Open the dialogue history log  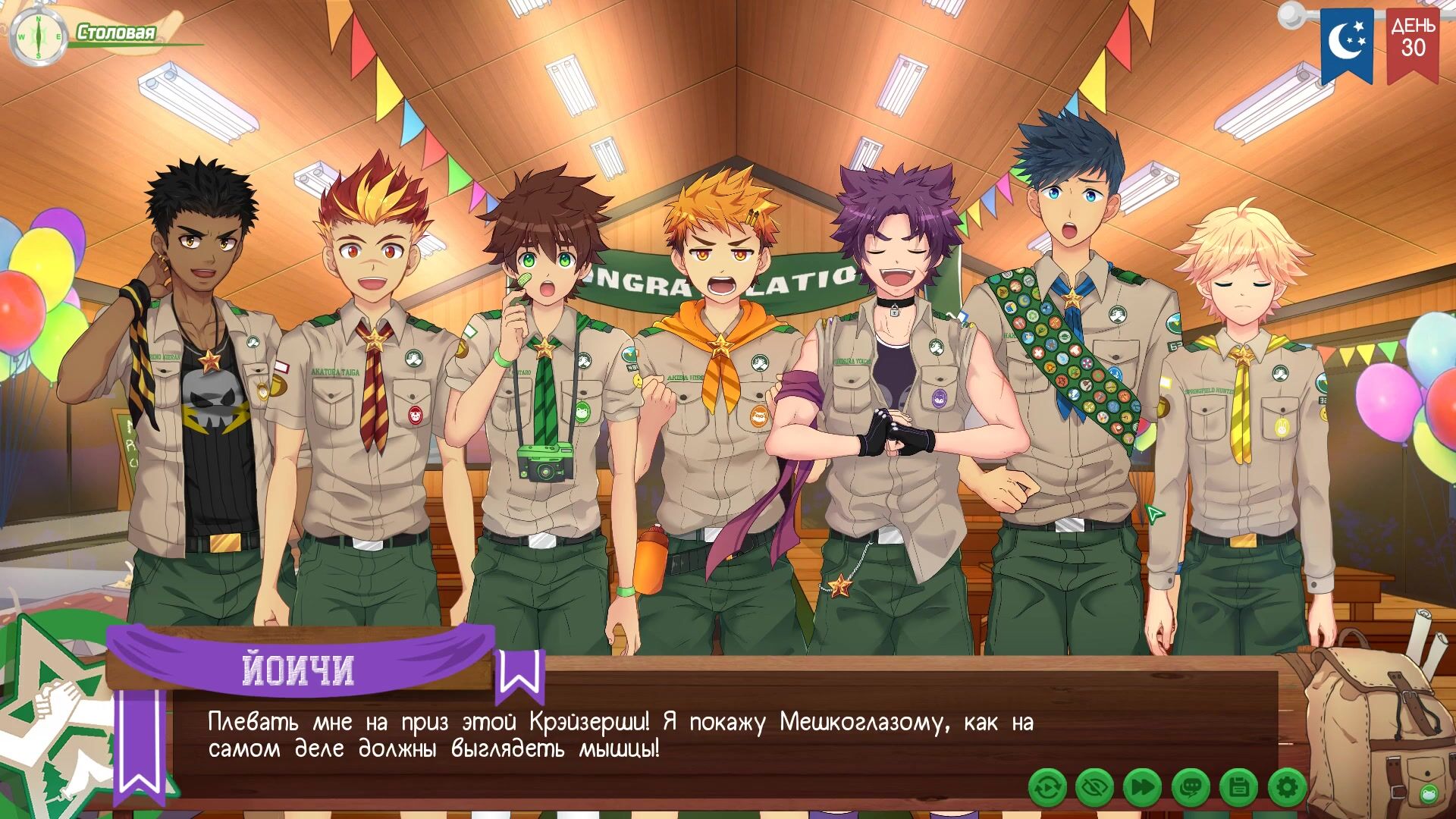1190,788
